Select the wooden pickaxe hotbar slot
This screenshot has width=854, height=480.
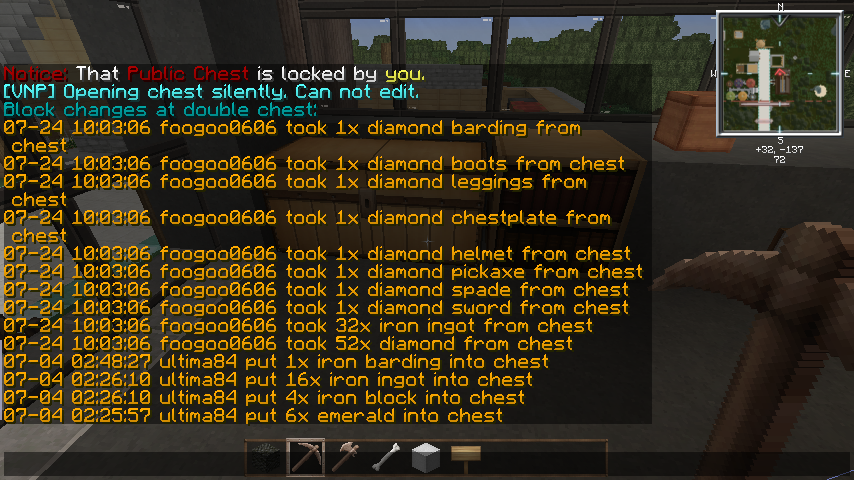click(x=306, y=457)
